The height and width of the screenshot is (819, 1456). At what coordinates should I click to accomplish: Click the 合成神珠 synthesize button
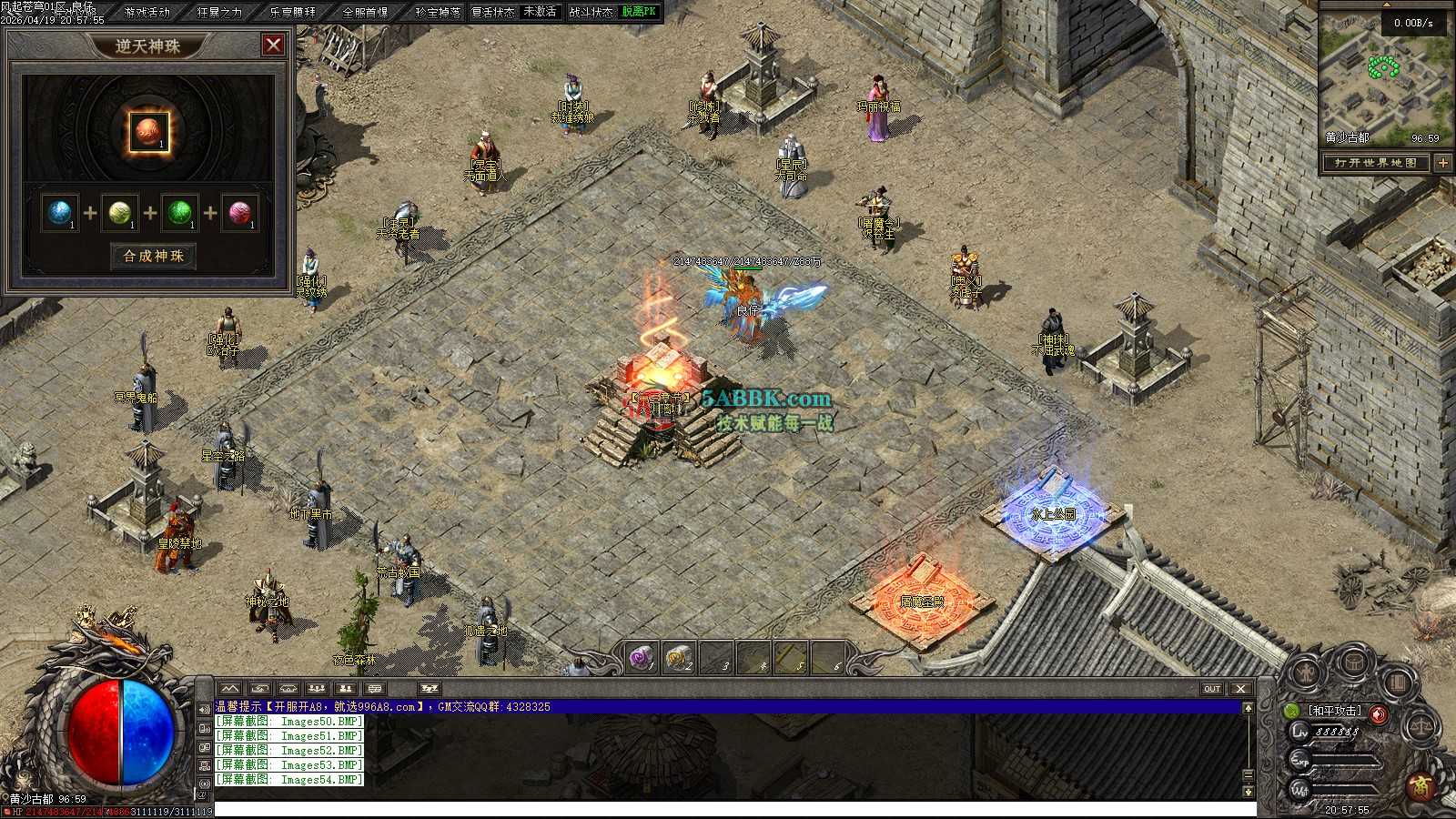coord(153,256)
